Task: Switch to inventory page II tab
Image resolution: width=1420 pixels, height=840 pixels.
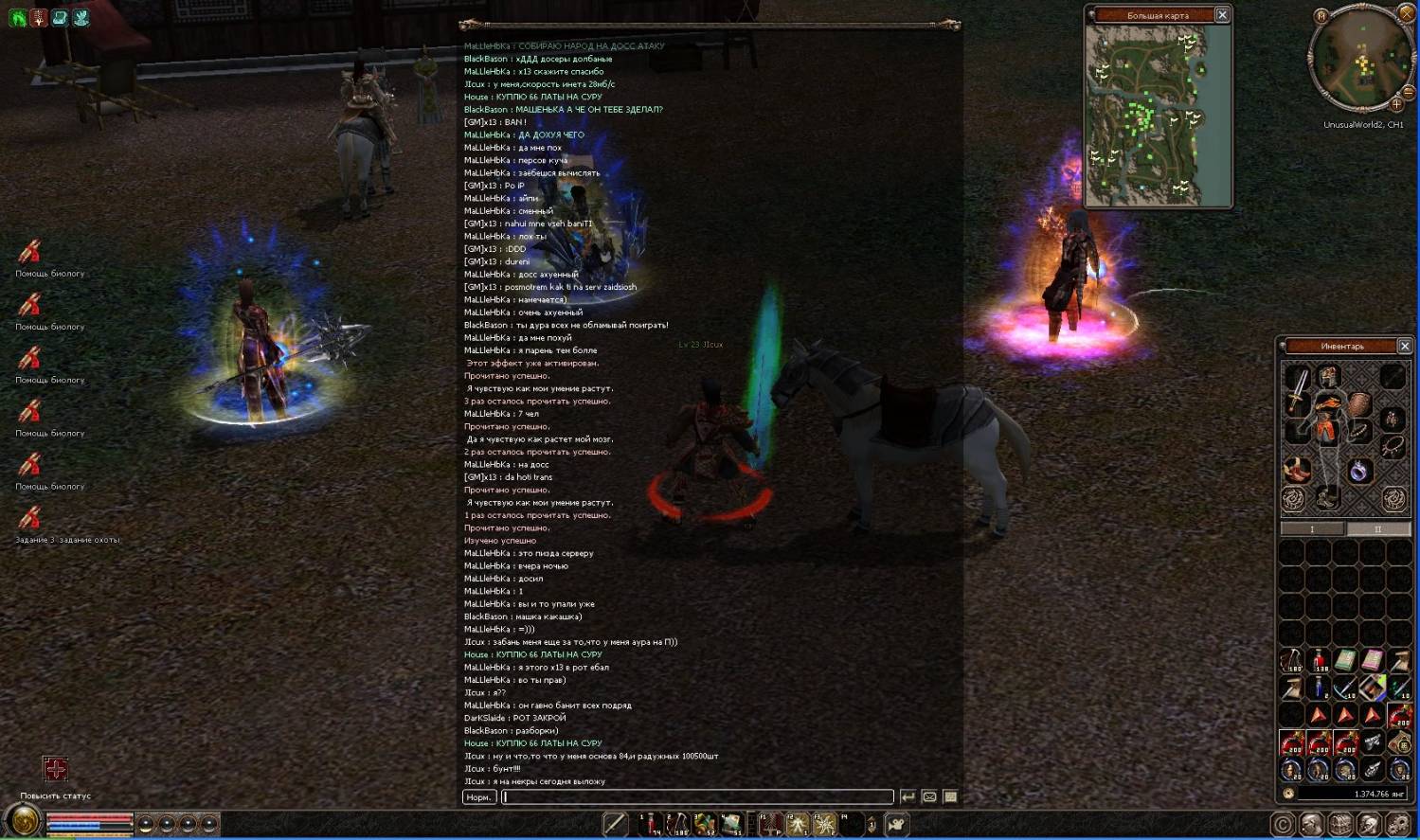Action: (x=1377, y=529)
